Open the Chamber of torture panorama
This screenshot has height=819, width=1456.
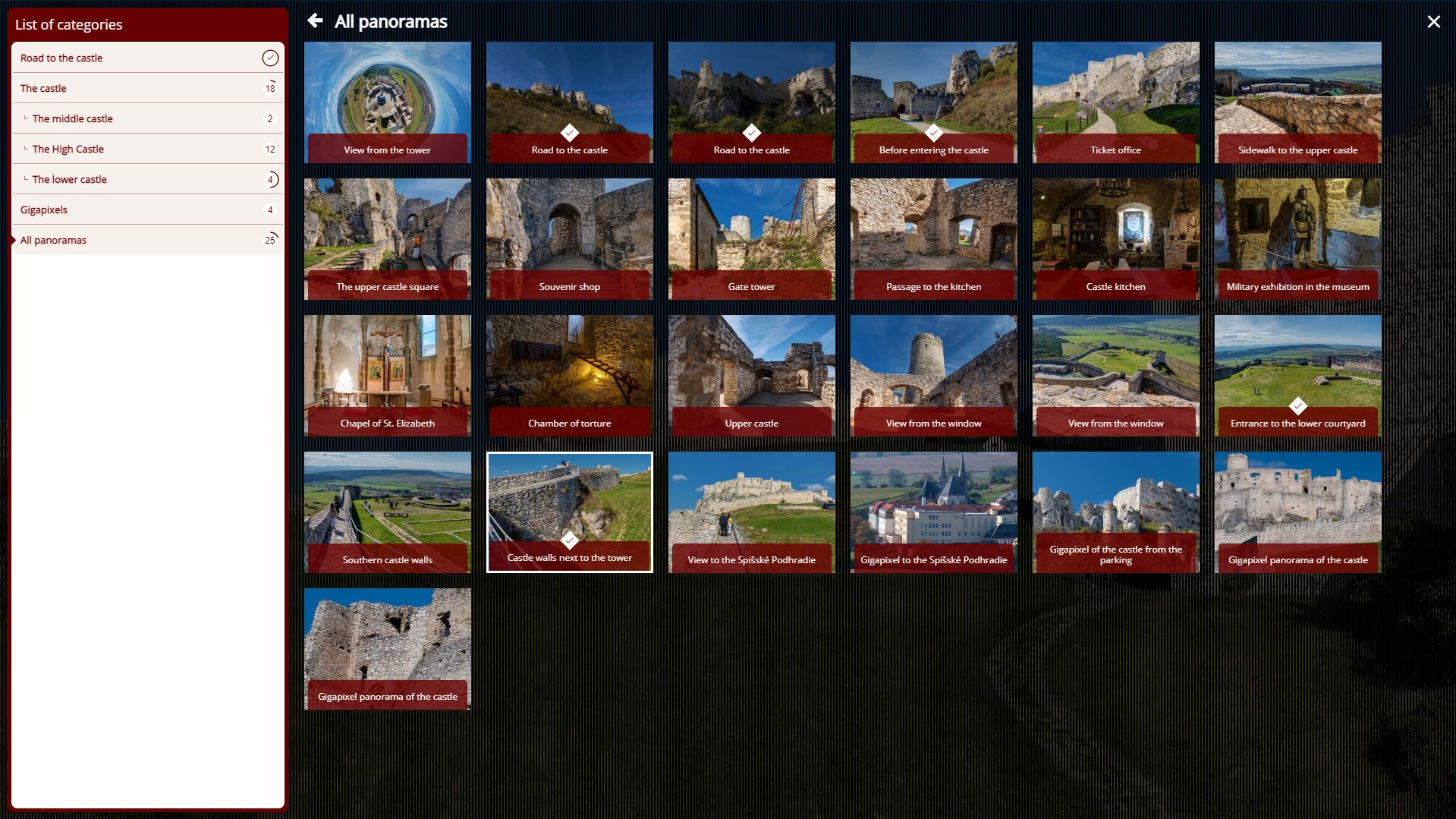click(x=569, y=376)
